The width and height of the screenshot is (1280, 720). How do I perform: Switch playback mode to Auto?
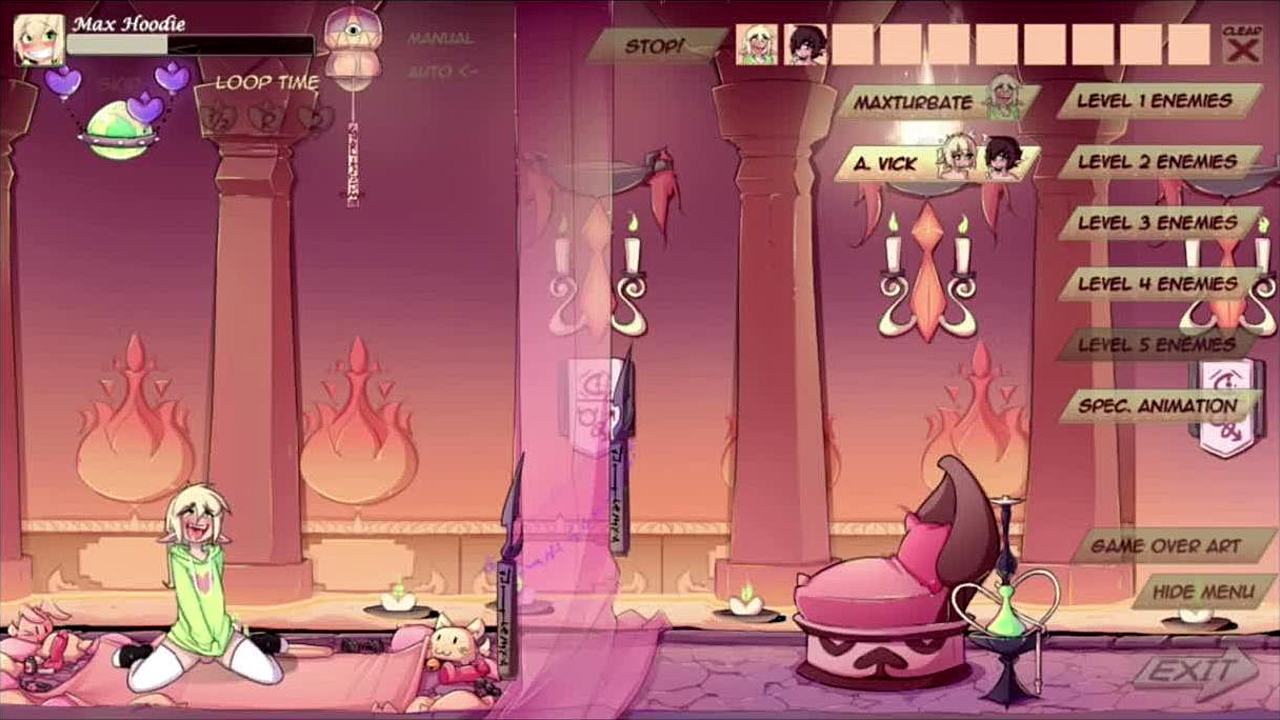[441, 72]
